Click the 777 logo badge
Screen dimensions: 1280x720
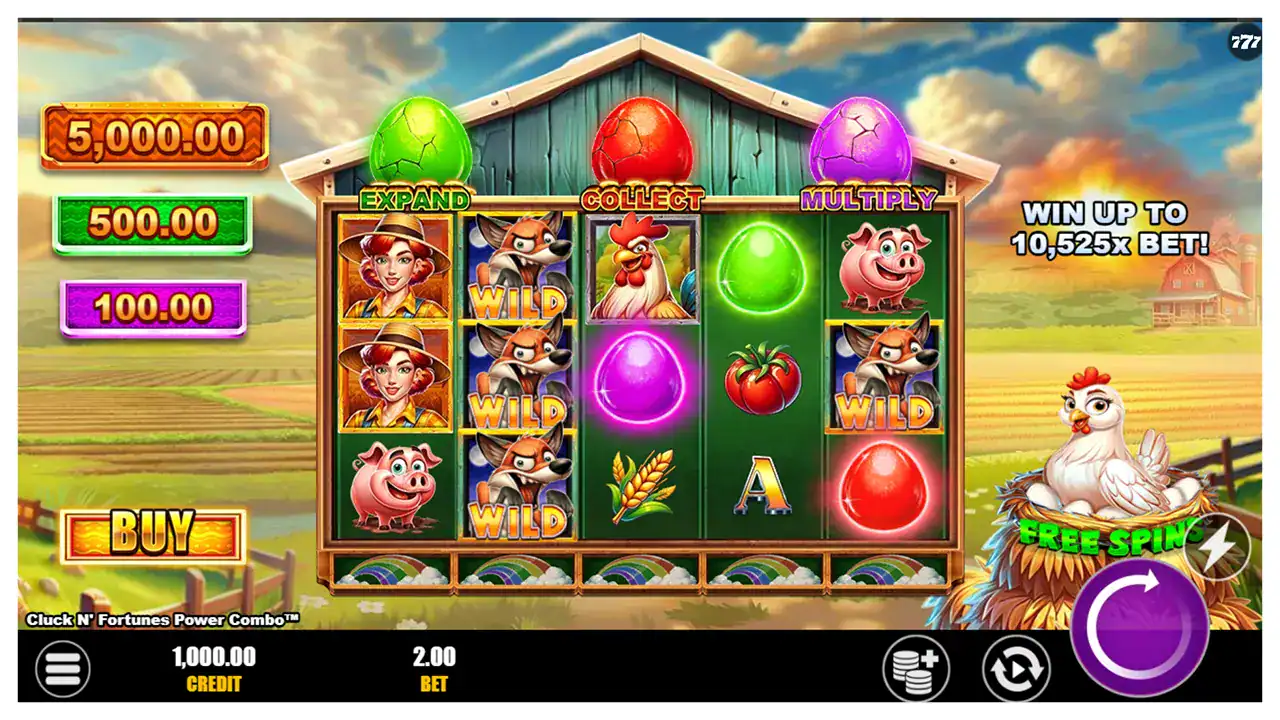[1245, 42]
